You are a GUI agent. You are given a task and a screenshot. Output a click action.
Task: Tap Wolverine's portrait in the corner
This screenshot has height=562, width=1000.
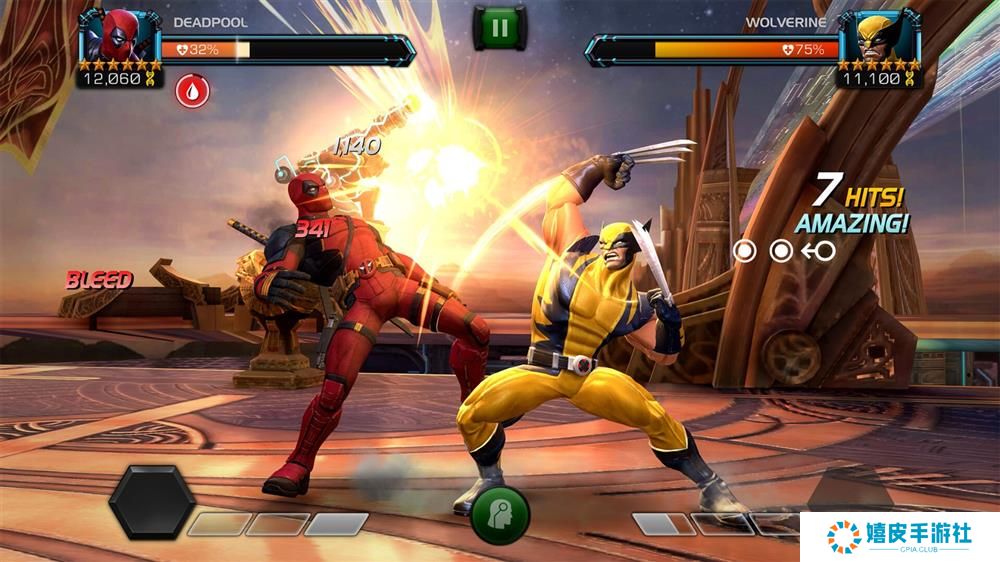click(879, 37)
